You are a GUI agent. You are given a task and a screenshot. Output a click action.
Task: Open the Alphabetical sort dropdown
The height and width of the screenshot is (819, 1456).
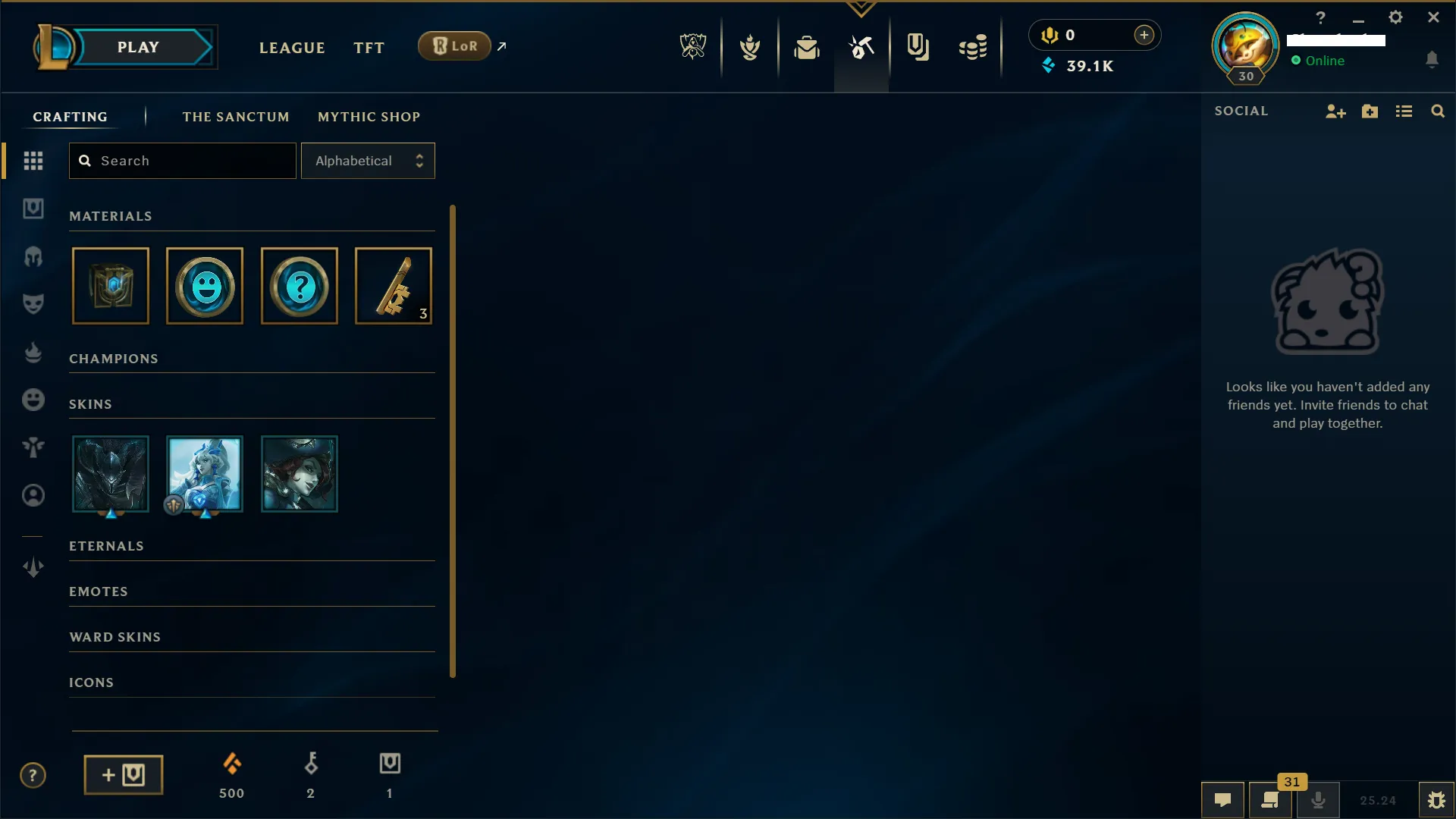tap(368, 161)
